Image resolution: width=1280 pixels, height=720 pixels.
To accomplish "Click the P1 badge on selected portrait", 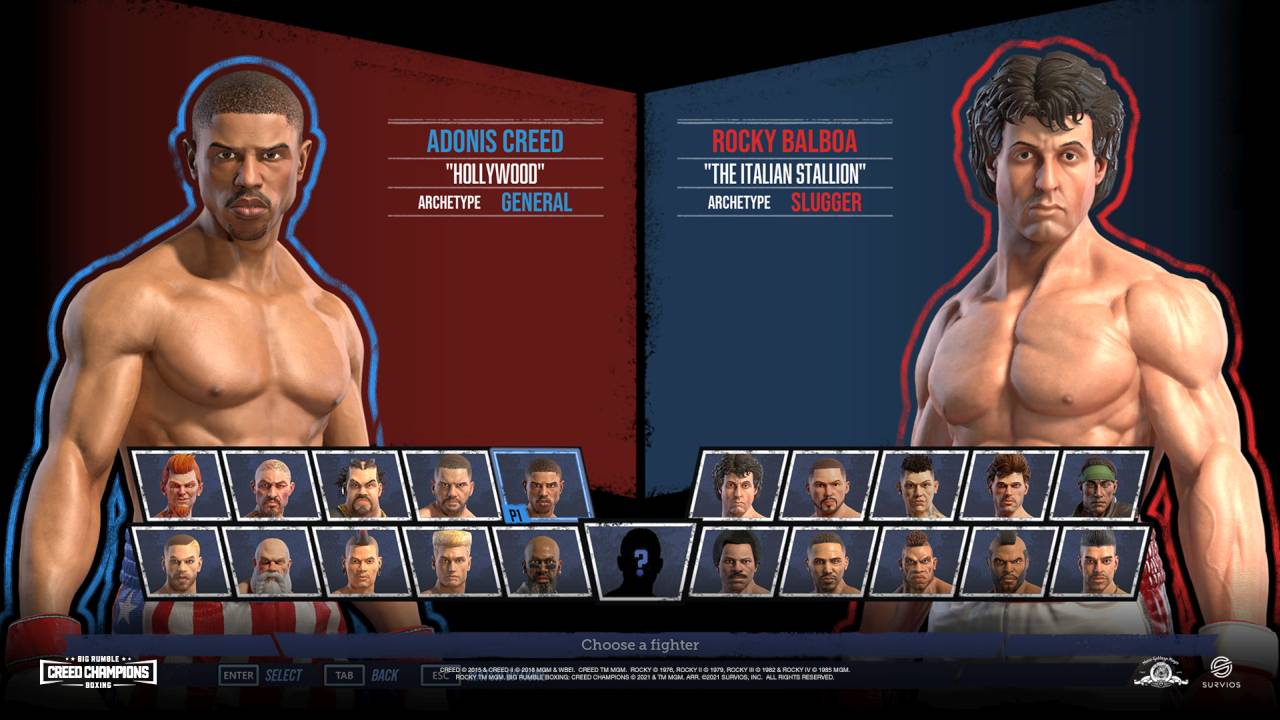I will point(515,514).
